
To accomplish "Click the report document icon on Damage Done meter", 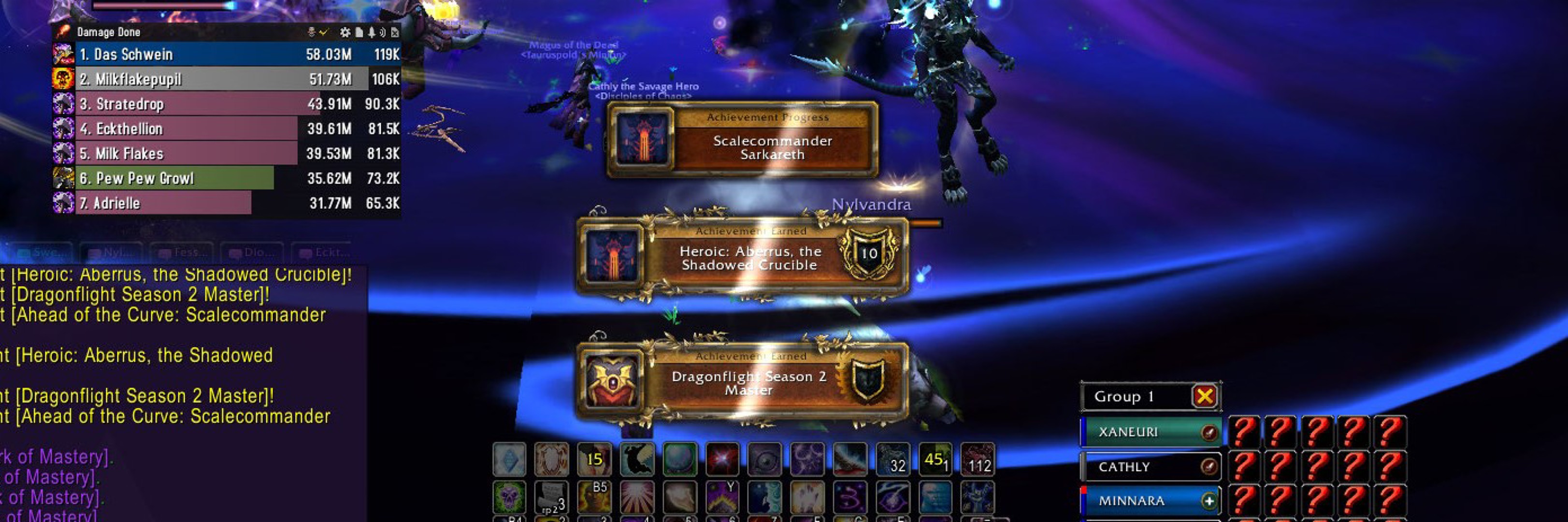I will pos(359,32).
